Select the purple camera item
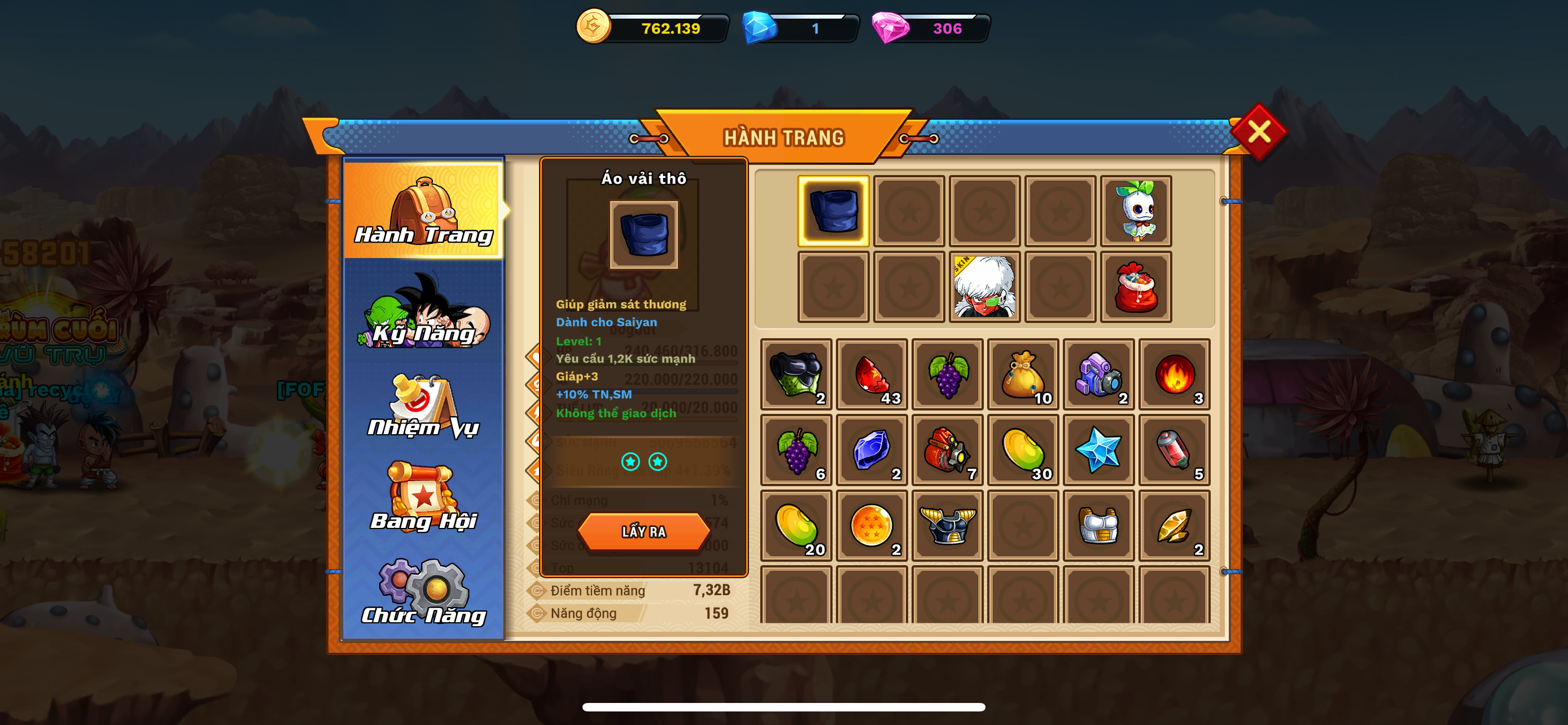Screen dimensions: 1568x725 point(1099,374)
